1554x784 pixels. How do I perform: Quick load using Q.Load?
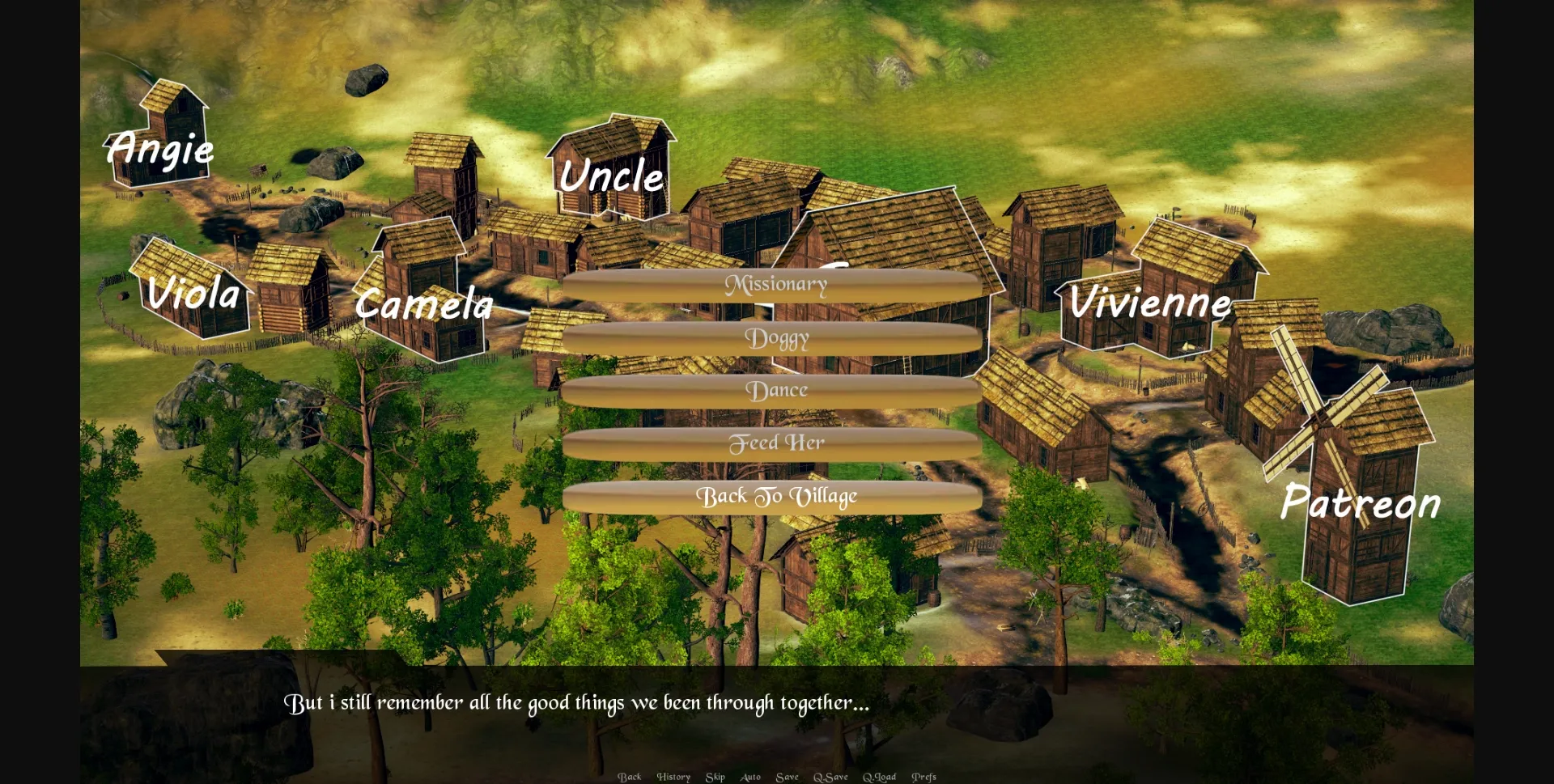(x=879, y=776)
